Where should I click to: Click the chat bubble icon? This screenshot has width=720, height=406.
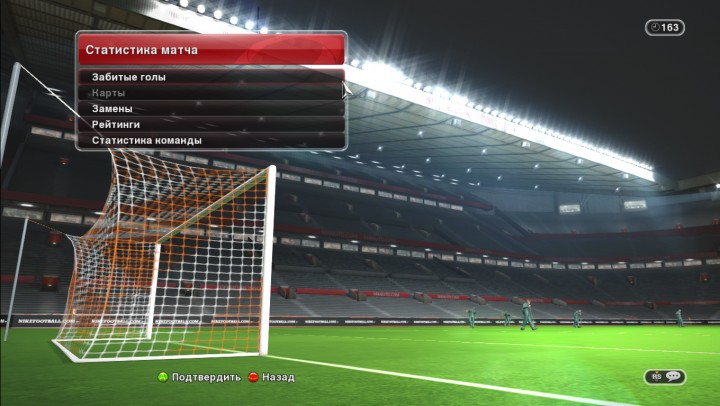tap(672, 376)
